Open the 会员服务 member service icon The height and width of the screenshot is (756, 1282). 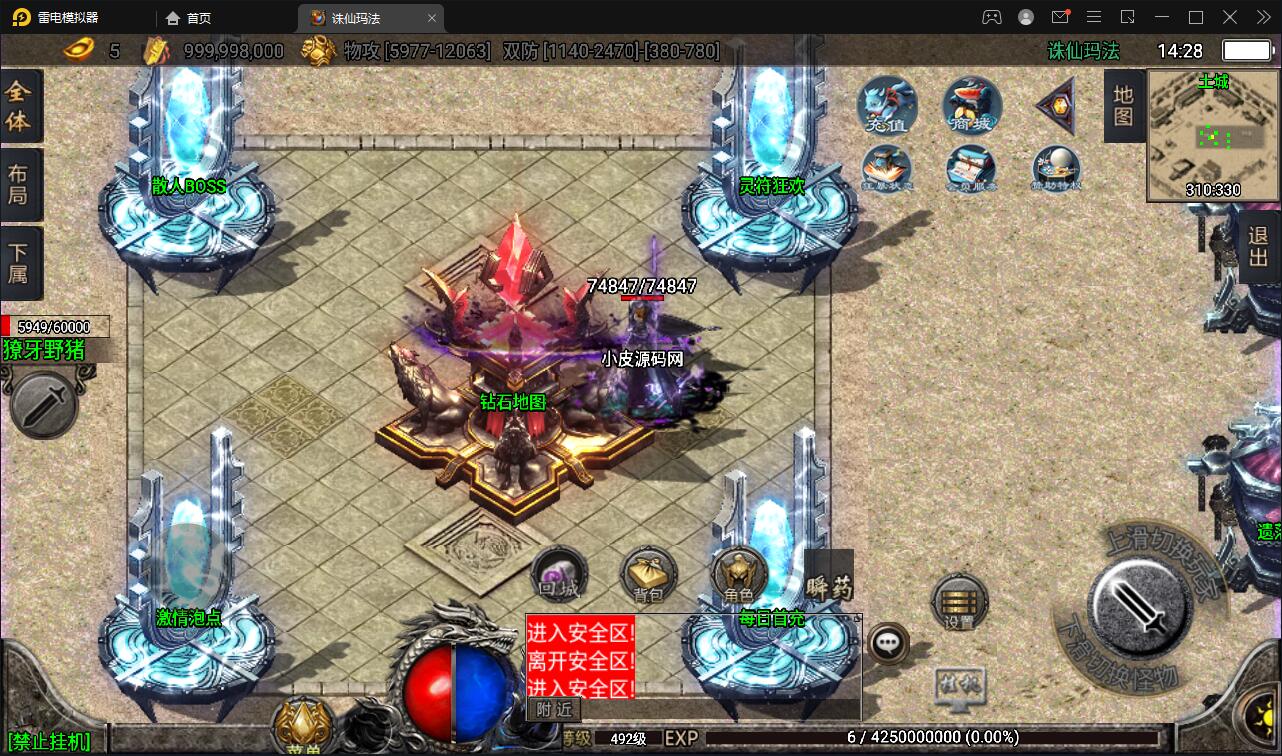(971, 168)
